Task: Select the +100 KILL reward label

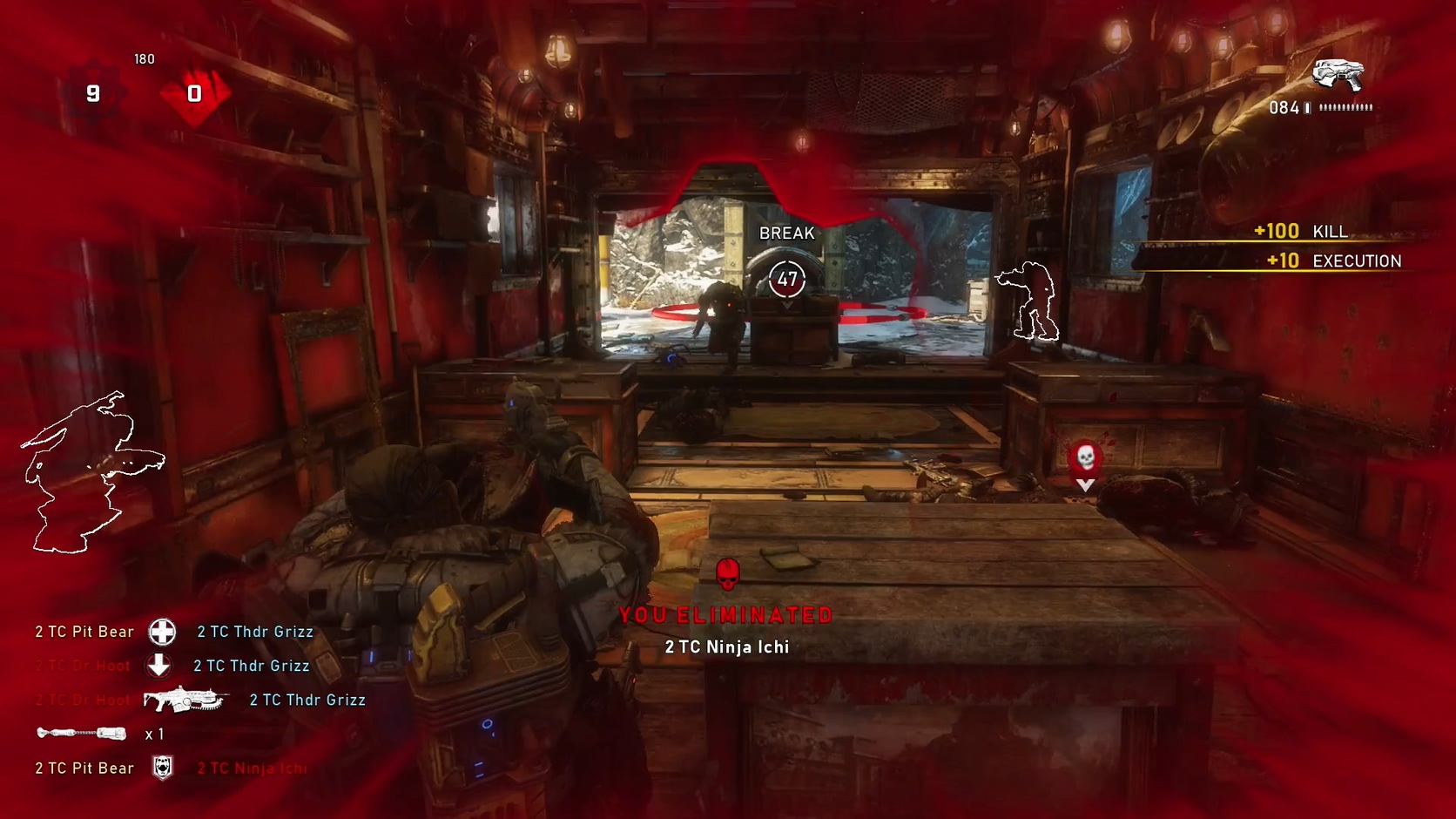Action: pyautogui.click(x=1300, y=232)
